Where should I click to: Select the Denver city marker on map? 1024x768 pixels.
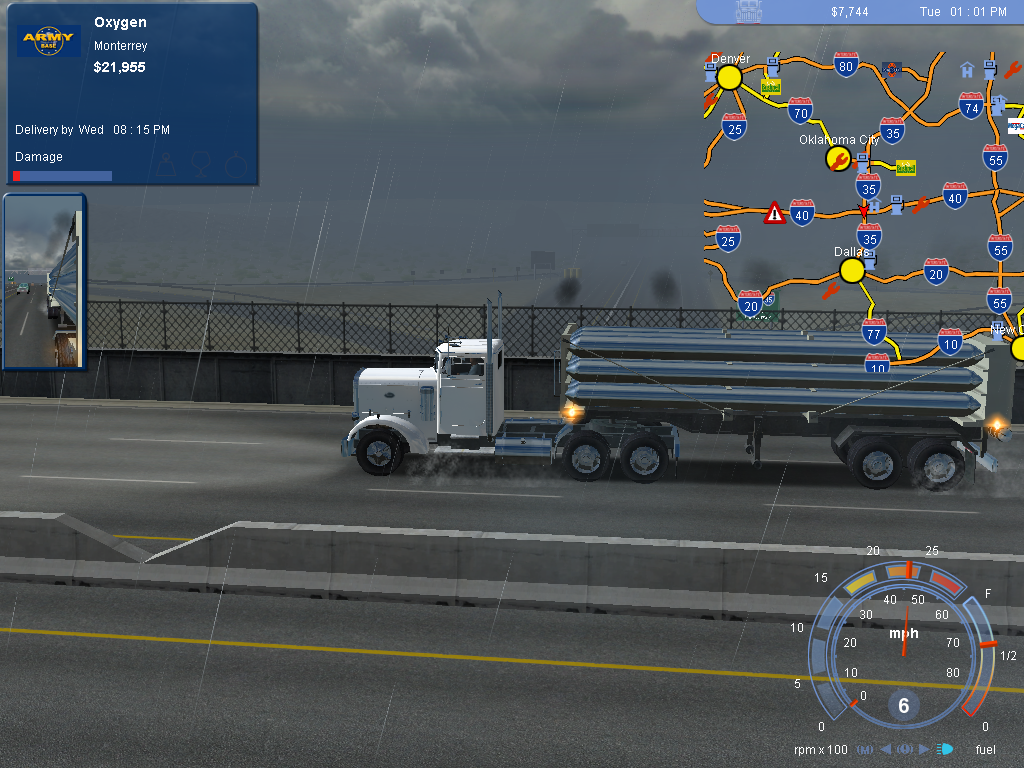coord(729,78)
